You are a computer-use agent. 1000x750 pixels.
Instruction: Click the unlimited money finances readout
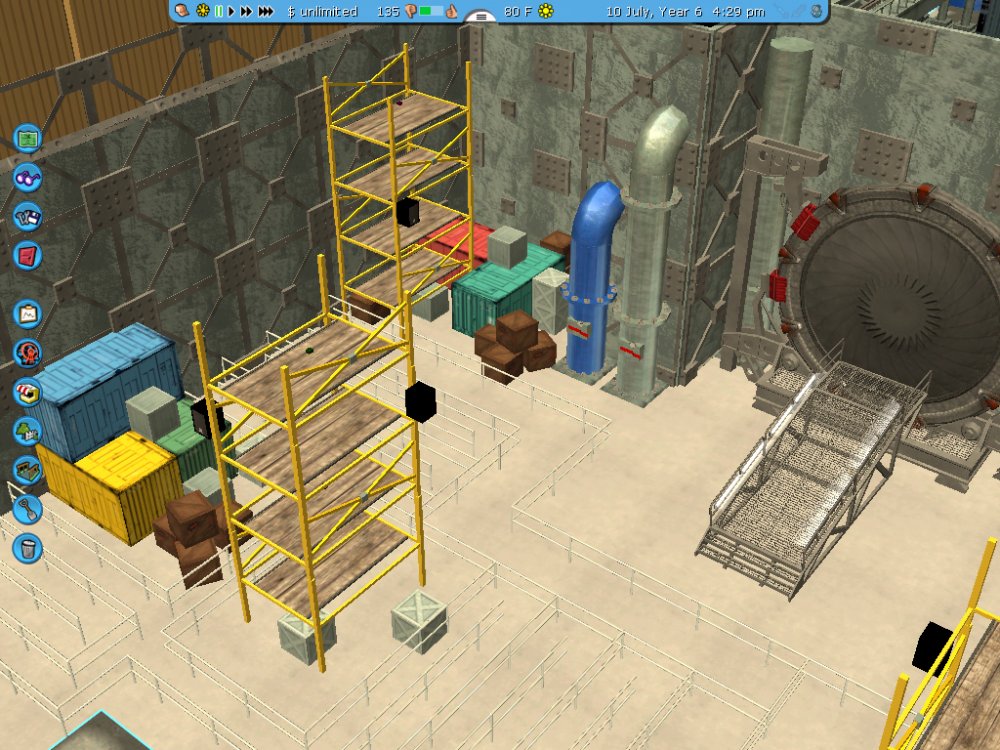tap(321, 11)
